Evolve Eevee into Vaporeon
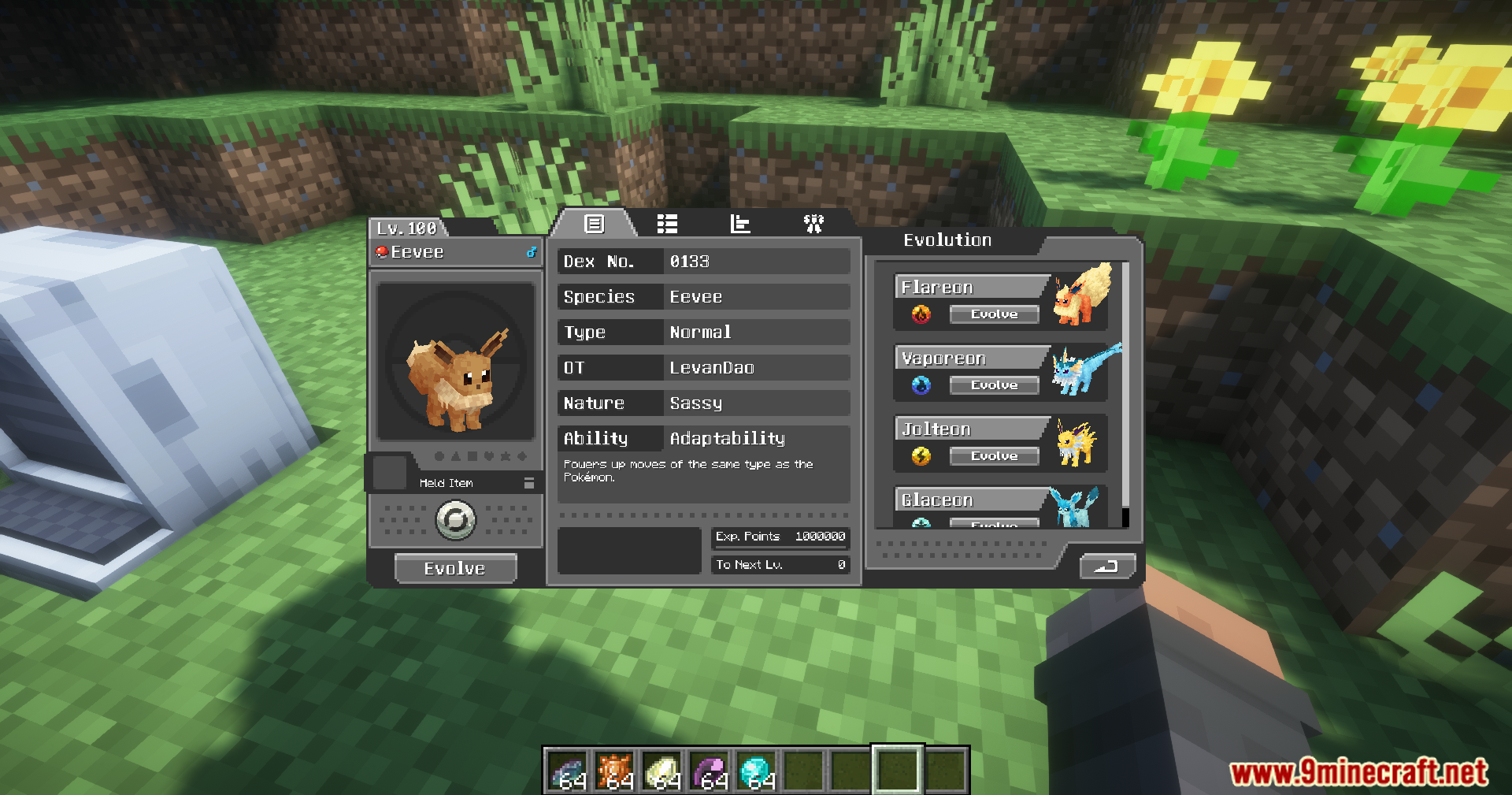This screenshot has height=795, width=1512. [x=994, y=385]
